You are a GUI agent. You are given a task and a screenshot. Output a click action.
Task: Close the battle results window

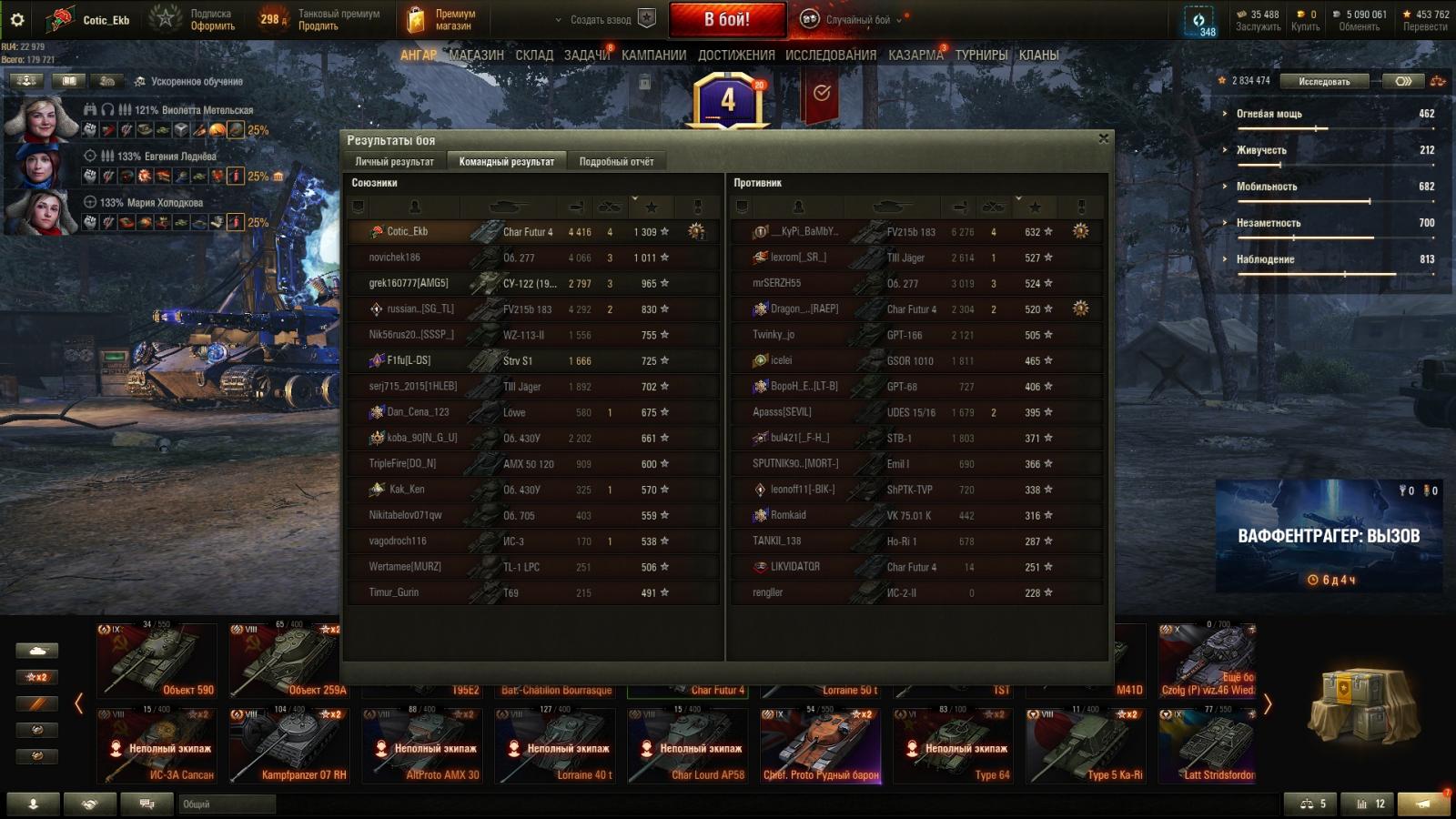click(1103, 138)
